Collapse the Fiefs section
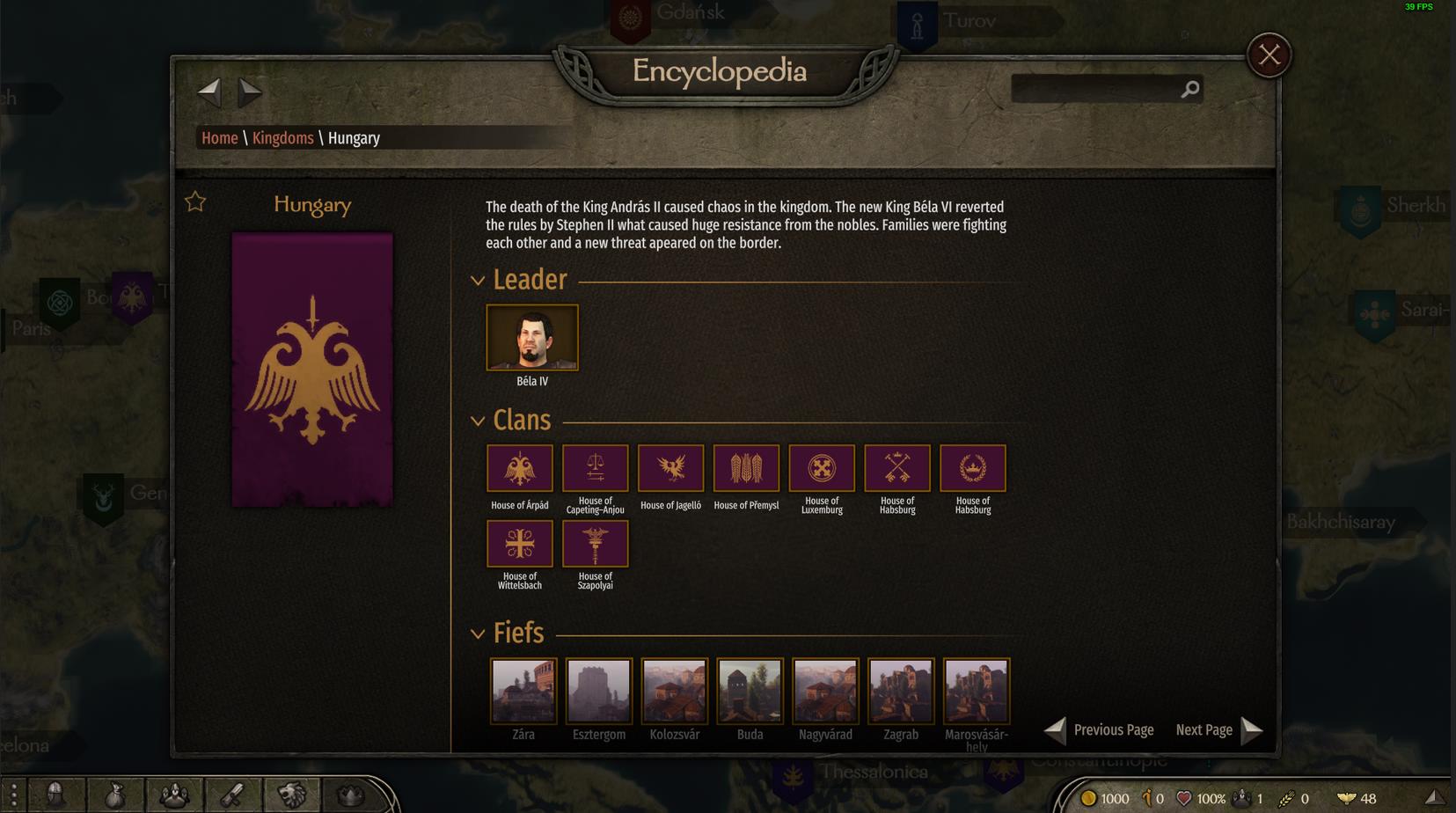The width and height of the screenshot is (1456, 813). [x=478, y=634]
